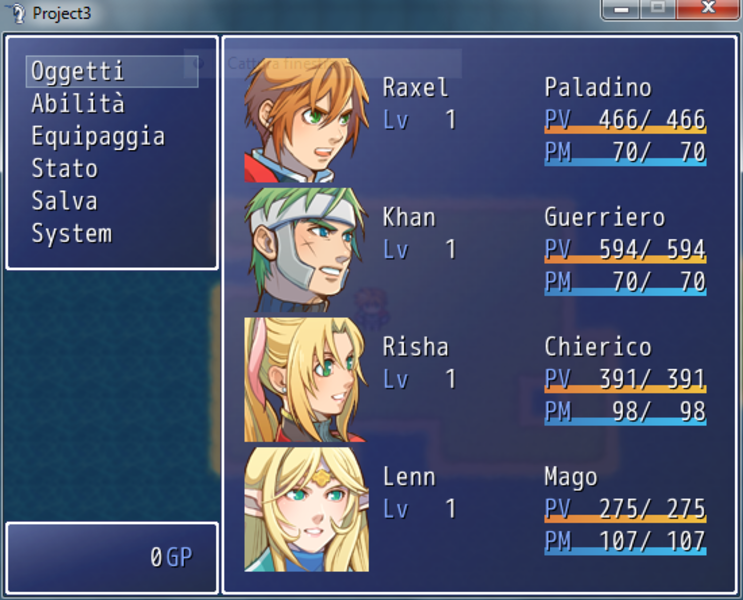The height and width of the screenshot is (600, 743).
Task: Open the System menu entry
Action: coord(72,234)
